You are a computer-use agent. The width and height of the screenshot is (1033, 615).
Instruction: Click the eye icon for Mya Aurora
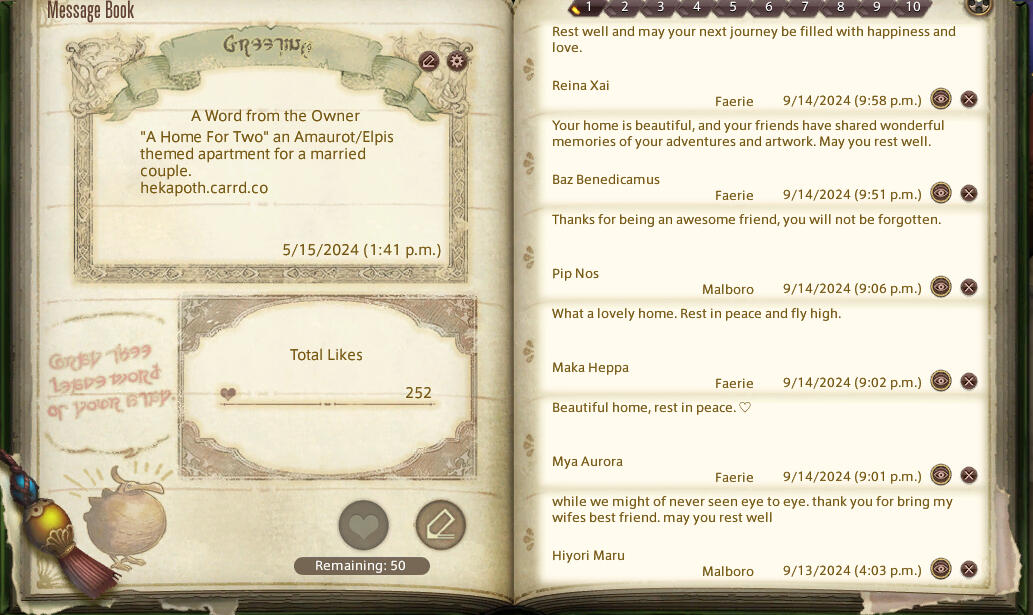(x=940, y=475)
